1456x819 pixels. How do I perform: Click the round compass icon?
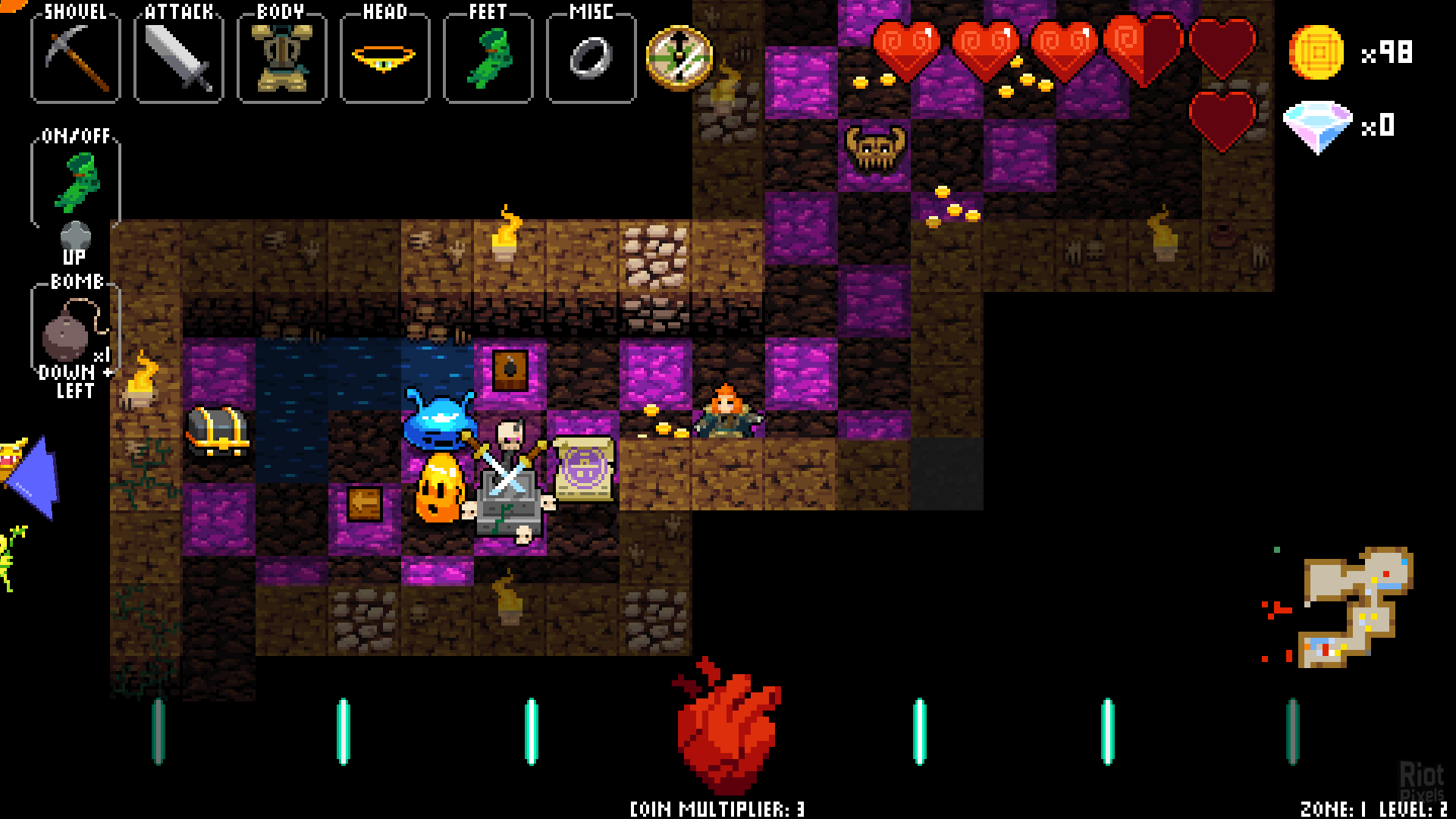point(679,58)
